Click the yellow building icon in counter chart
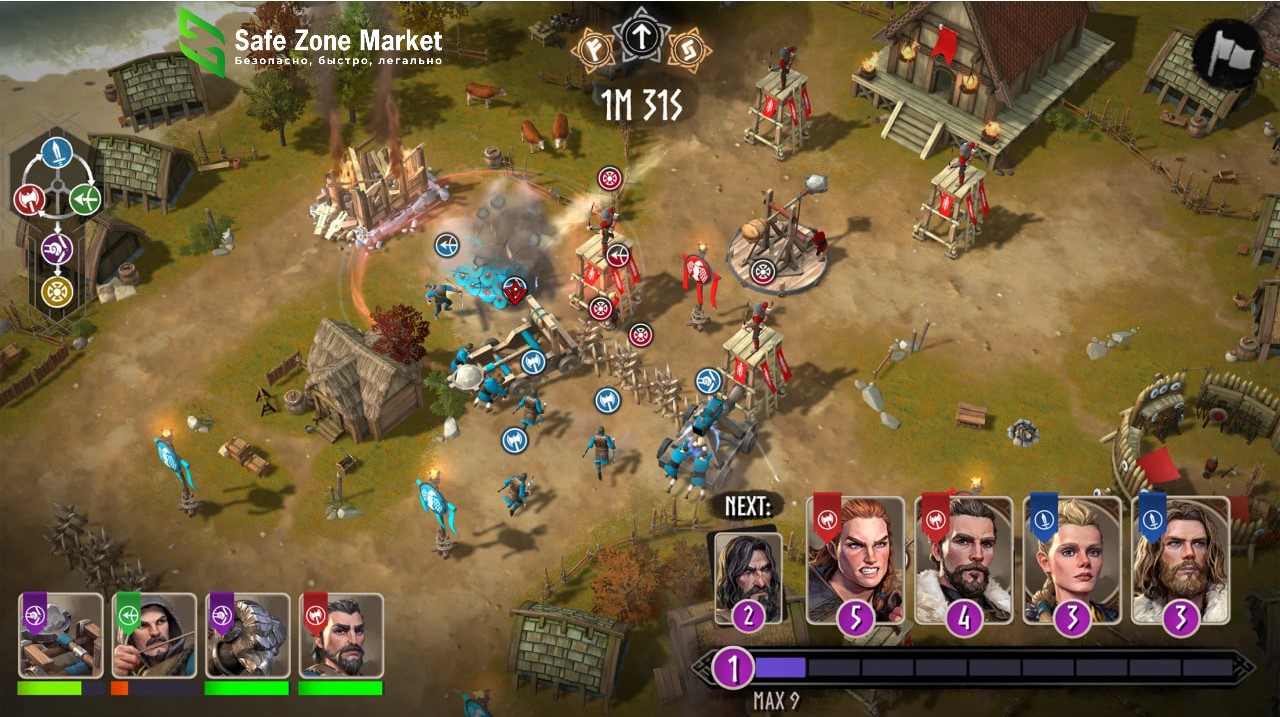 [57, 291]
